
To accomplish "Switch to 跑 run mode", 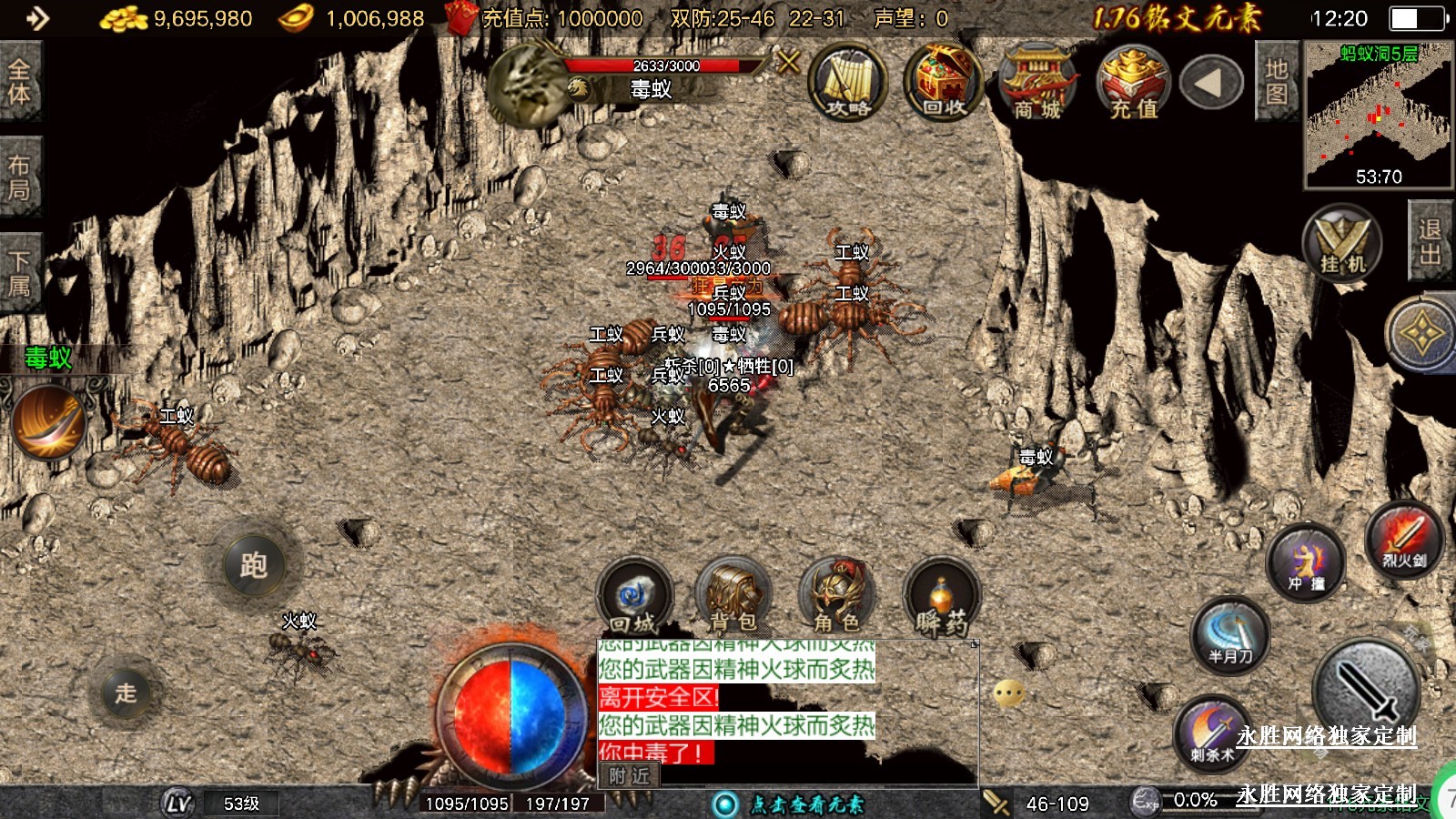I will [254, 565].
